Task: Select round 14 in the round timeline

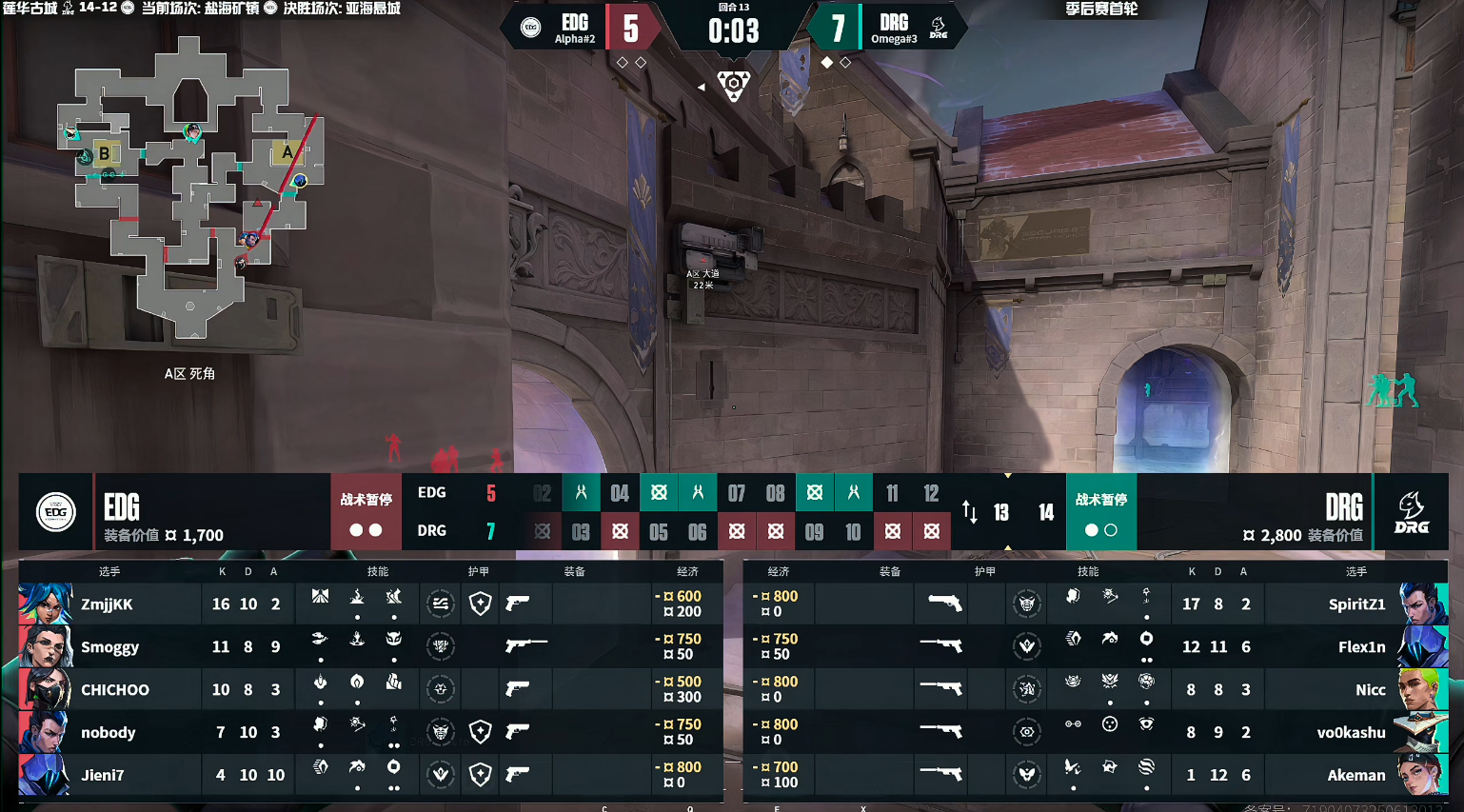Action: coord(1045,512)
